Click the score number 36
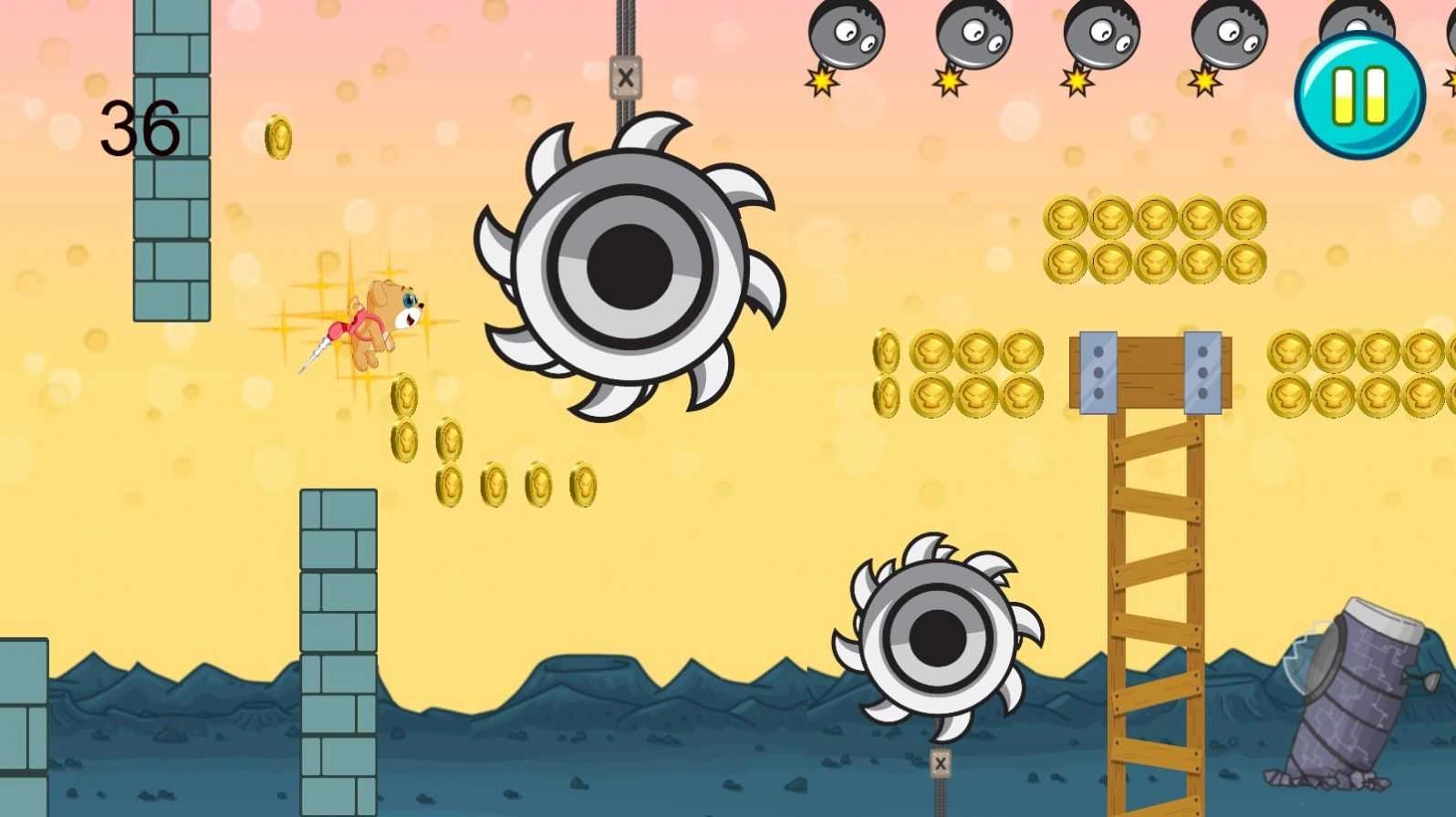 click(x=141, y=128)
